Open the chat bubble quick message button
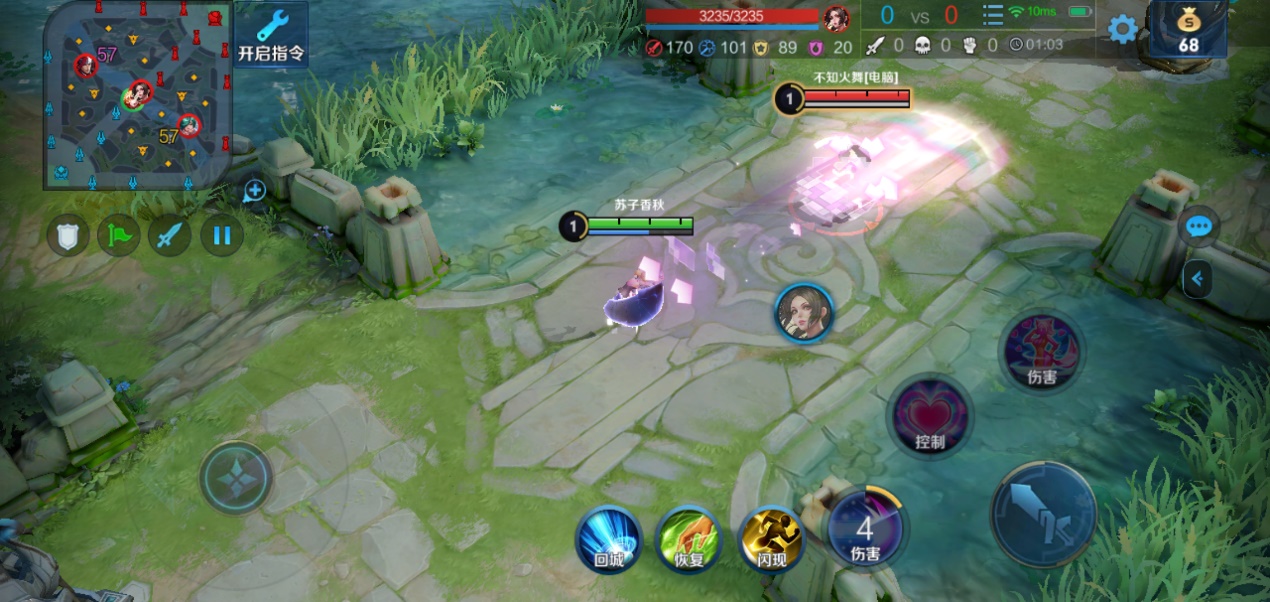 (x=1198, y=227)
